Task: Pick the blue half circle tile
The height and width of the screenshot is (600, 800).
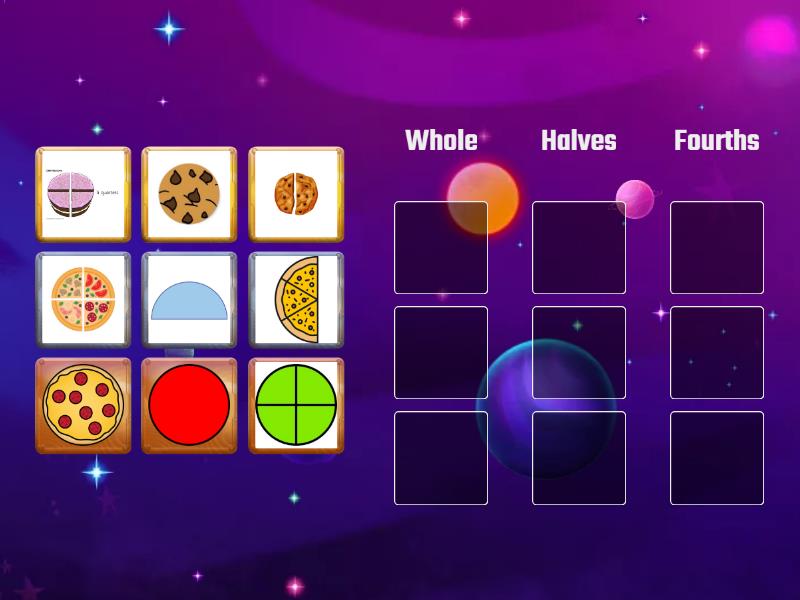Action: pos(189,299)
